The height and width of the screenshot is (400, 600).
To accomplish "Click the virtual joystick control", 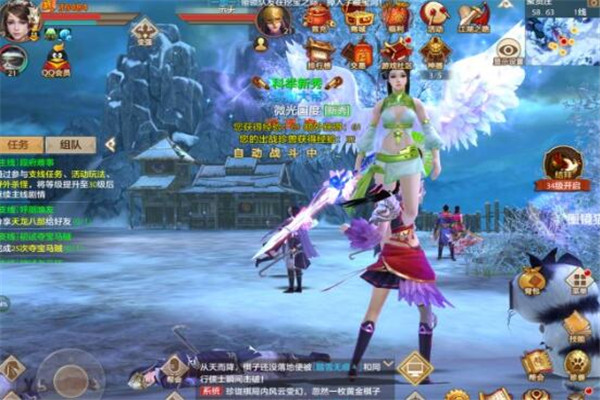I will click(x=70, y=377).
